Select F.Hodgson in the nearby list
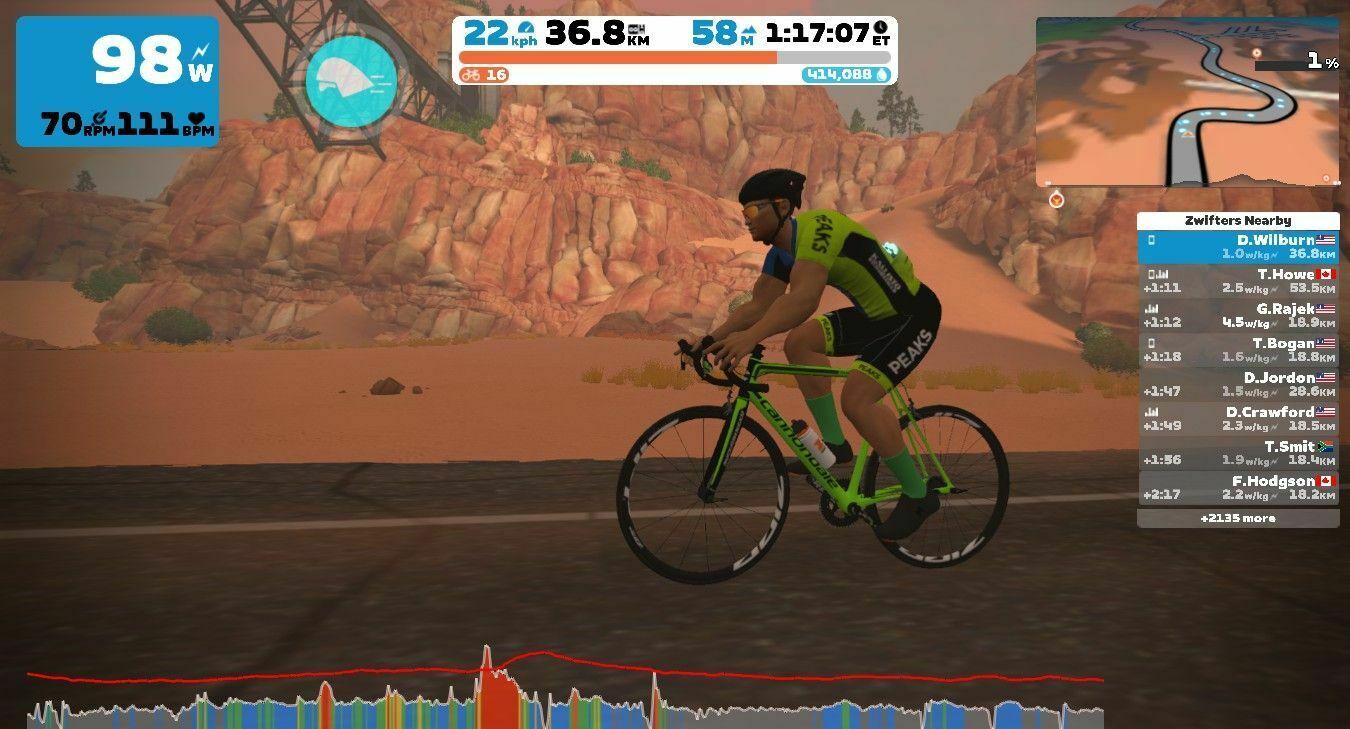The height and width of the screenshot is (729, 1350). coord(1238,488)
